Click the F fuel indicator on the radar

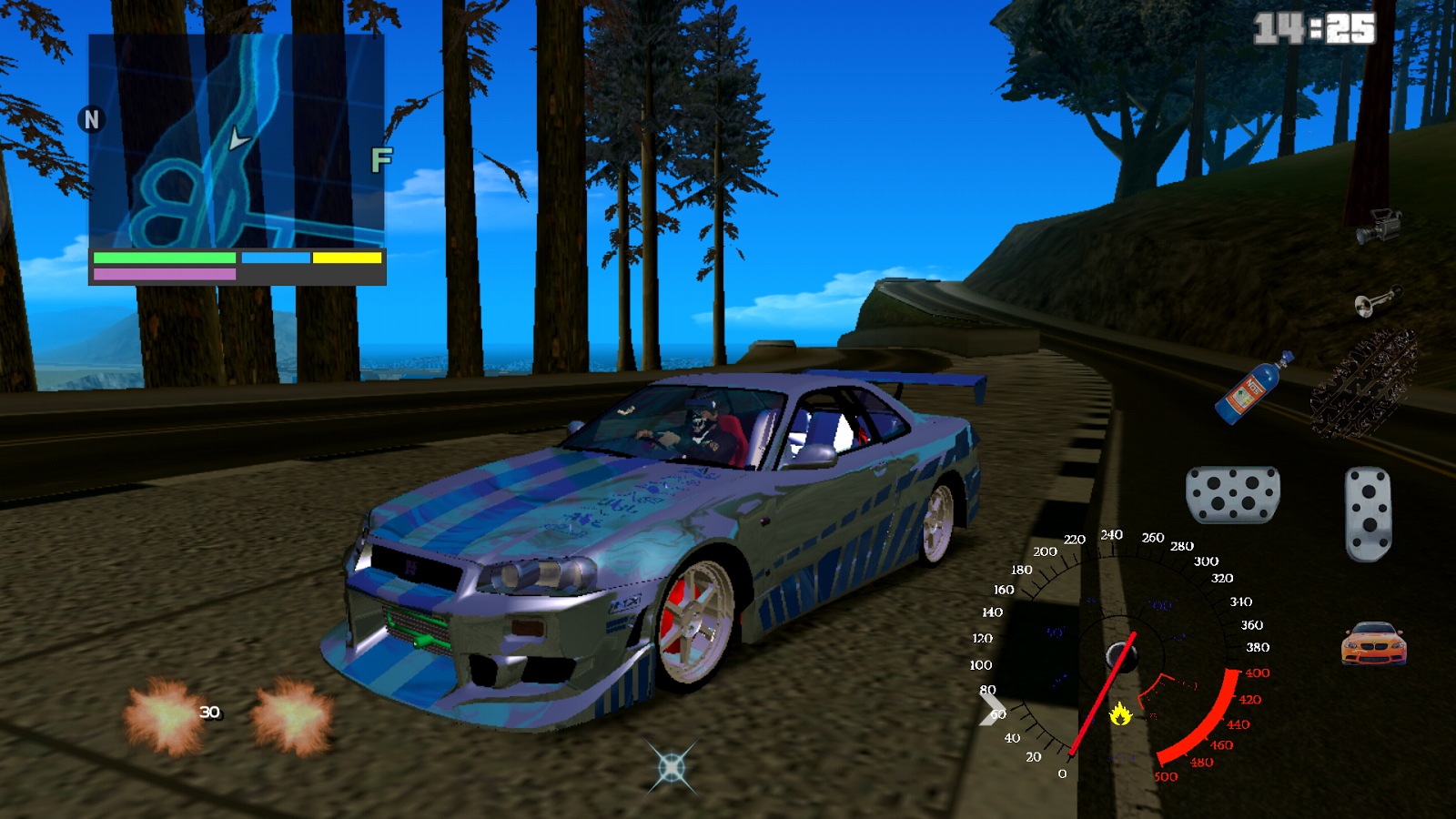(x=379, y=159)
